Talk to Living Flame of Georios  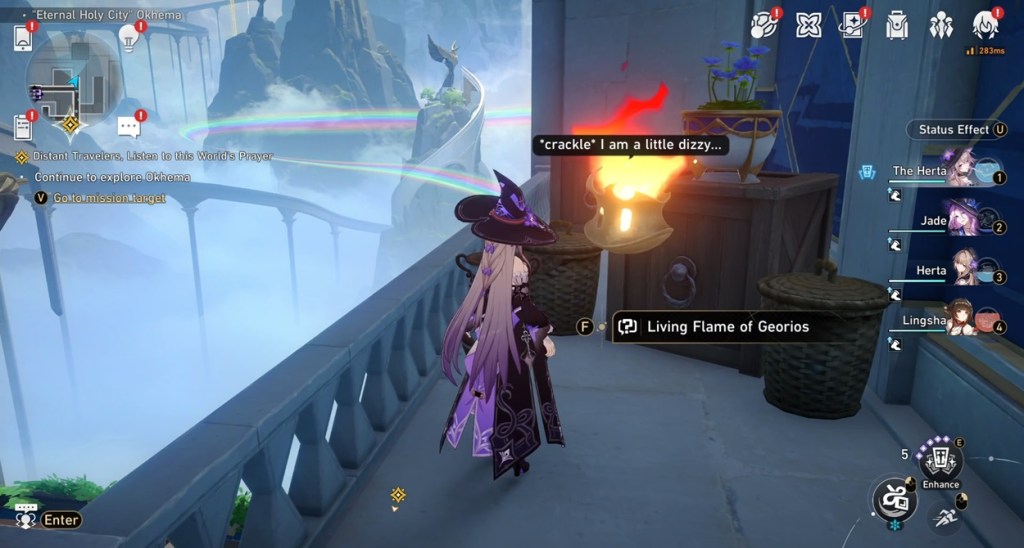(726, 326)
